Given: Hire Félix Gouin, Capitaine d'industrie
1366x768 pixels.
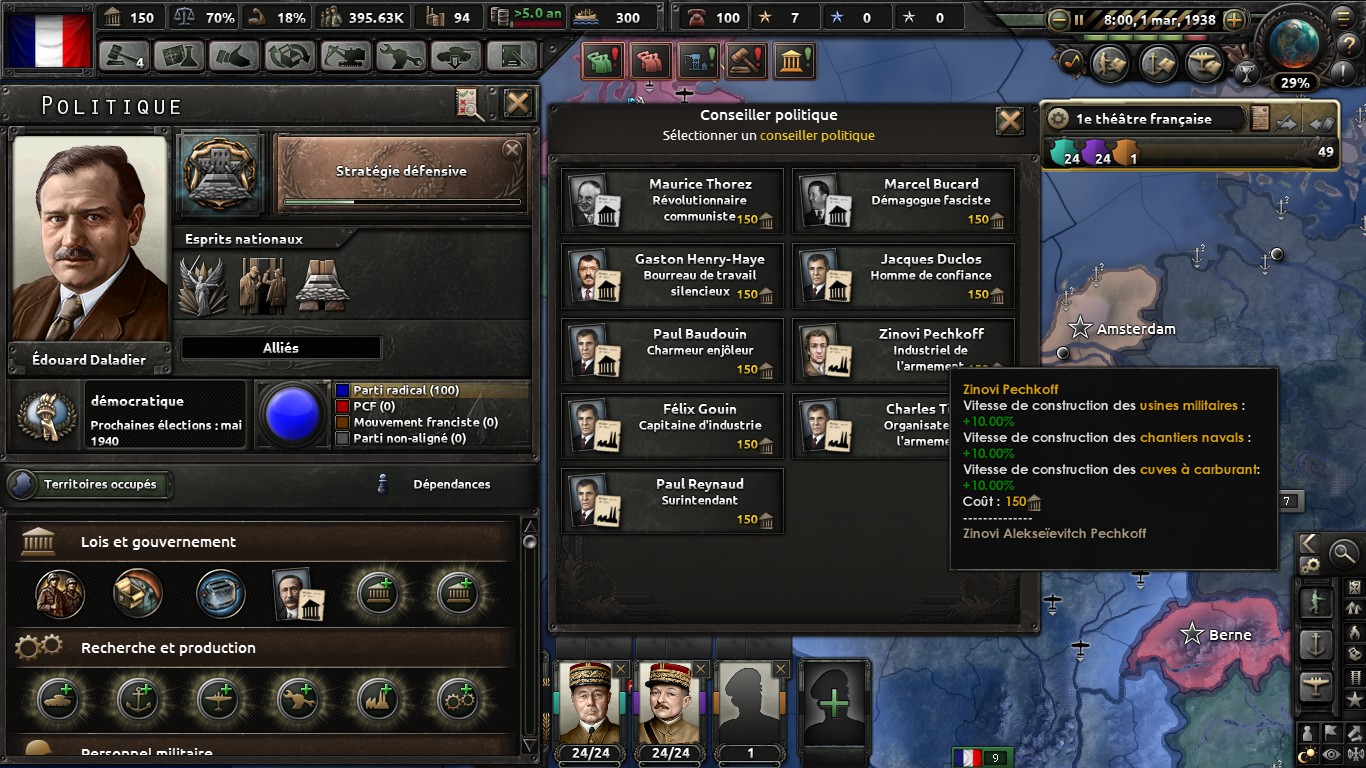Looking at the screenshot, I should point(672,426).
